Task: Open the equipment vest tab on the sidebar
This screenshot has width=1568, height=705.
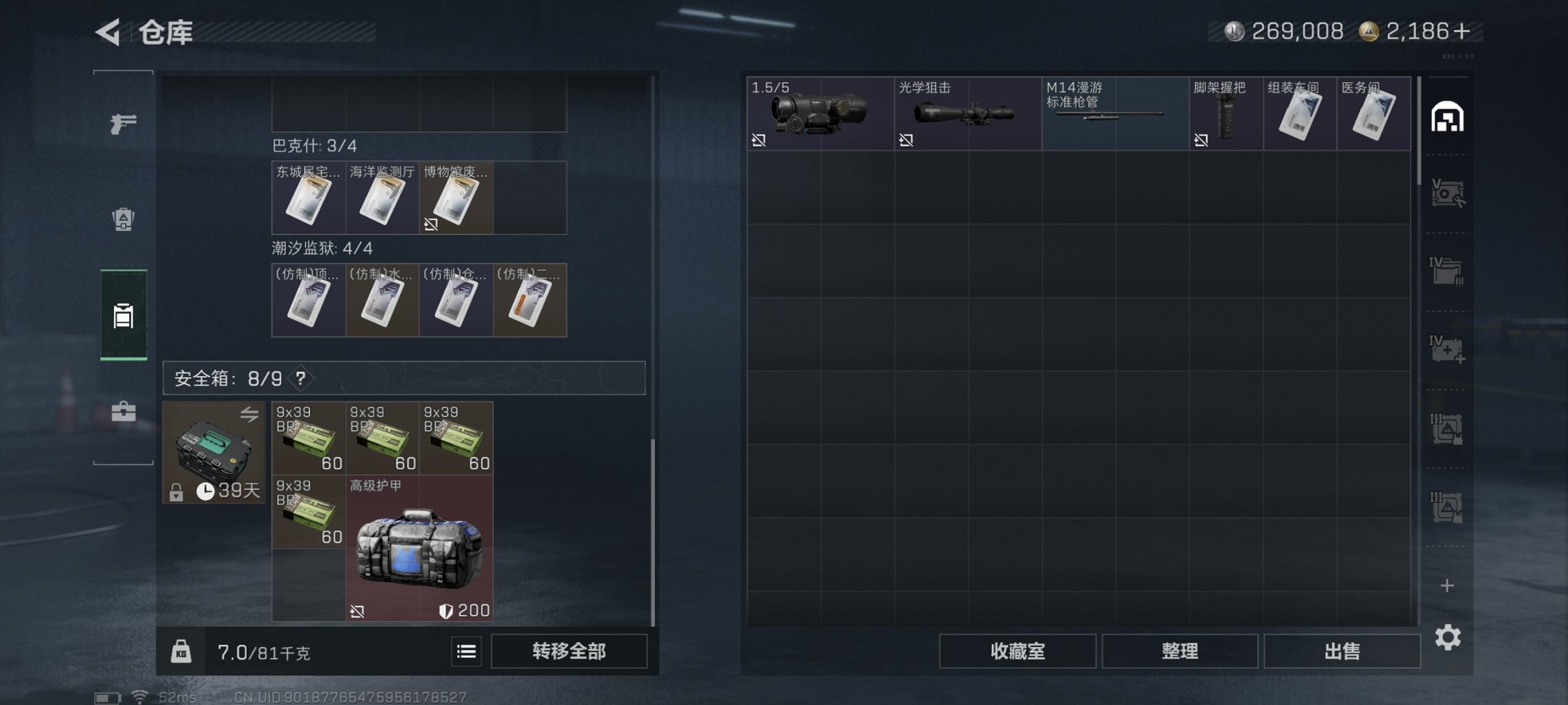Action: (123, 220)
